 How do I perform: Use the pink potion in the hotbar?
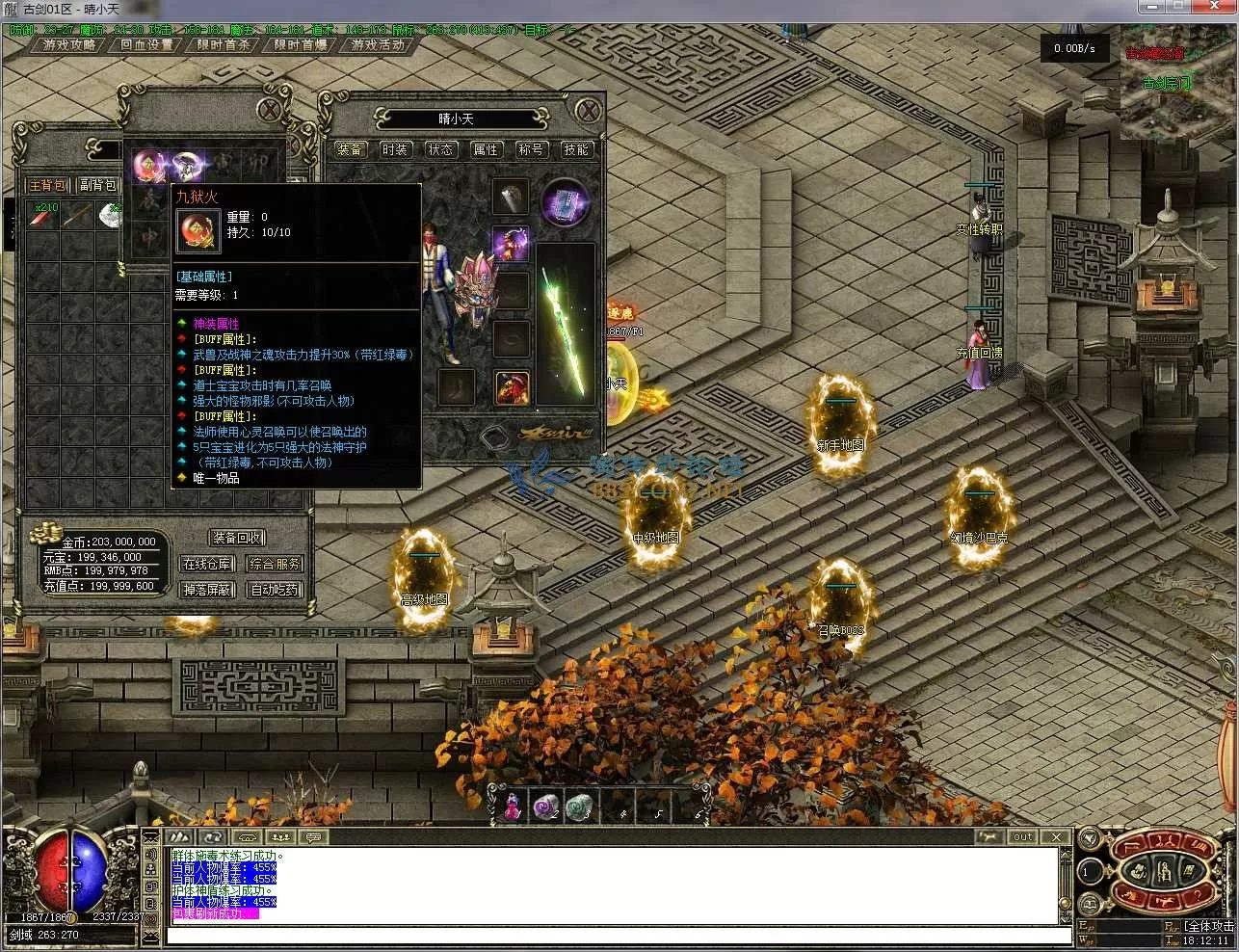pyautogui.click(x=512, y=806)
